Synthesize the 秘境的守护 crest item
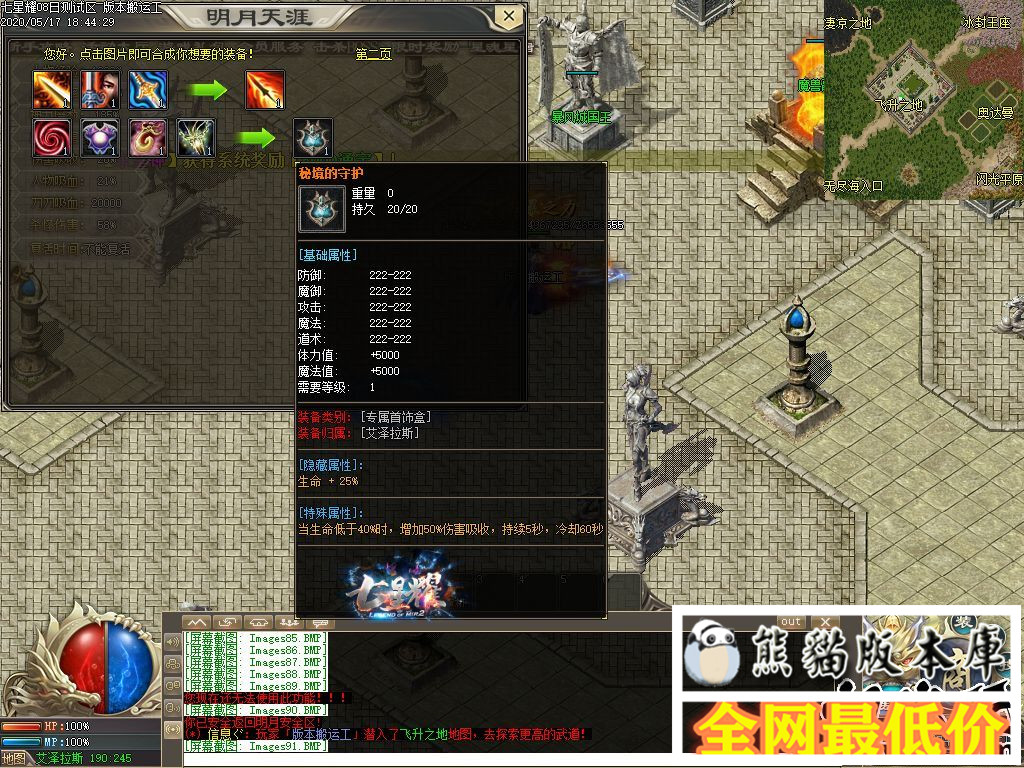This screenshot has width=1024, height=768. pos(313,138)
